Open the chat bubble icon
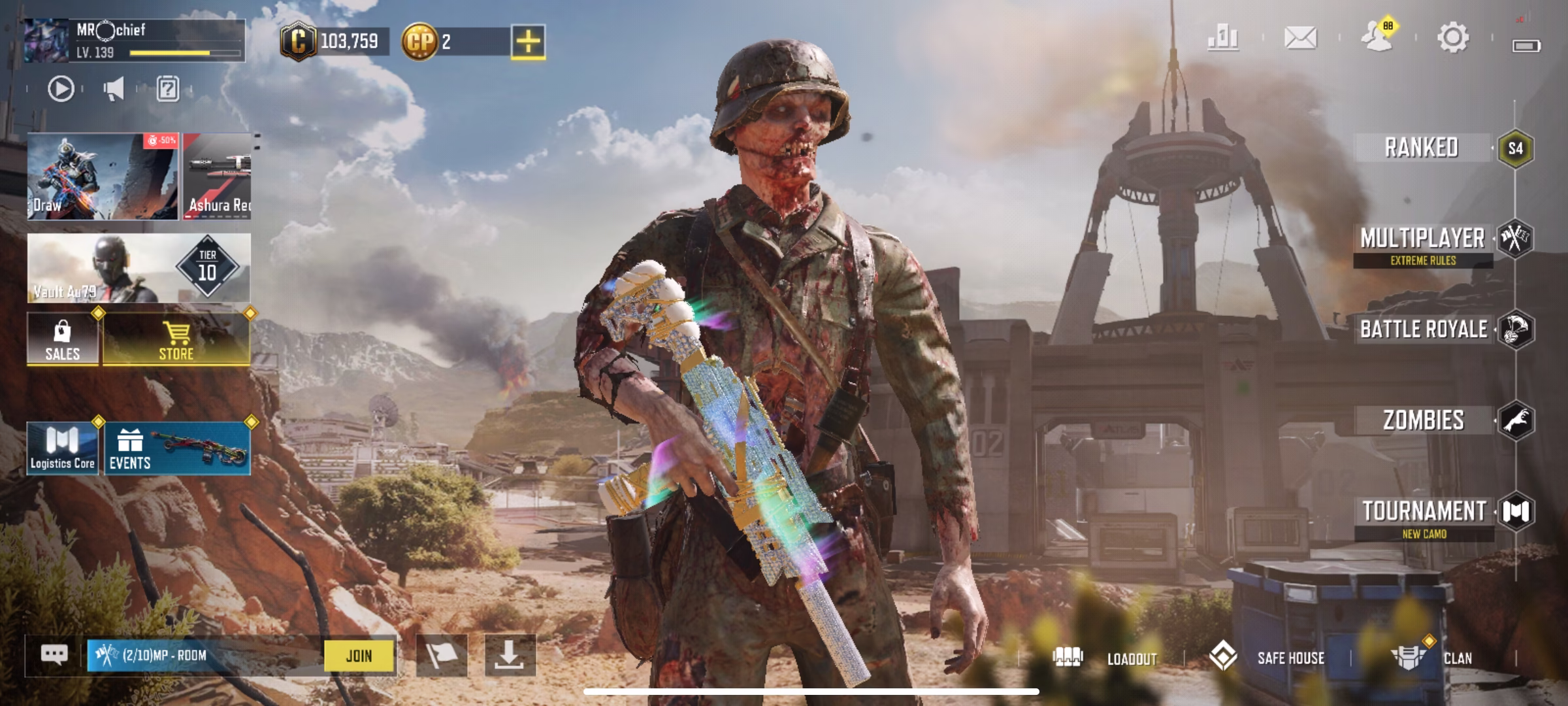Image resolution: width=1568 pixels, height=706 pixels. coord(54,654)
